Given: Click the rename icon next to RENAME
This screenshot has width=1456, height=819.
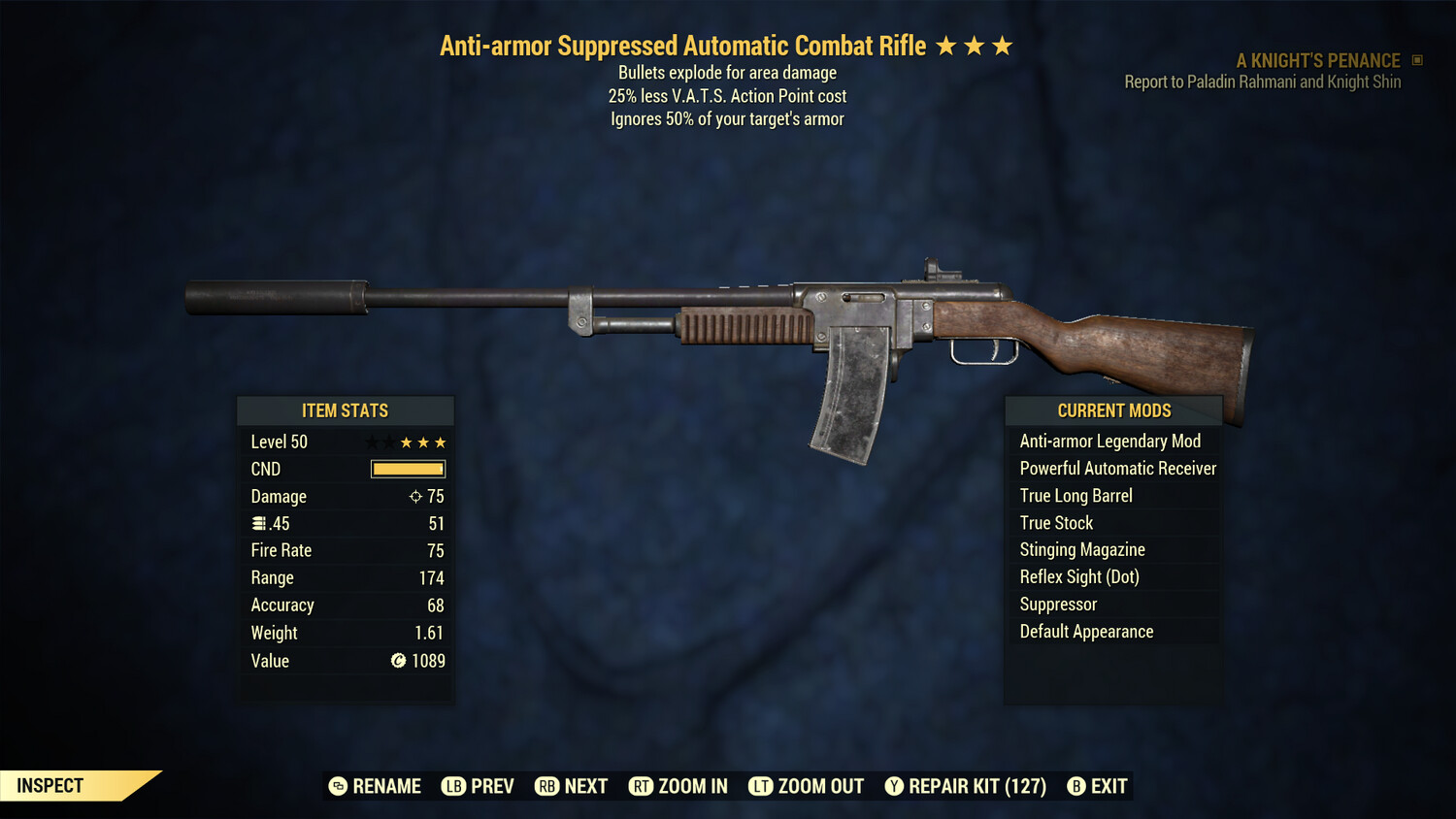Looking at the screenshot, I should (x=337, y=786).
